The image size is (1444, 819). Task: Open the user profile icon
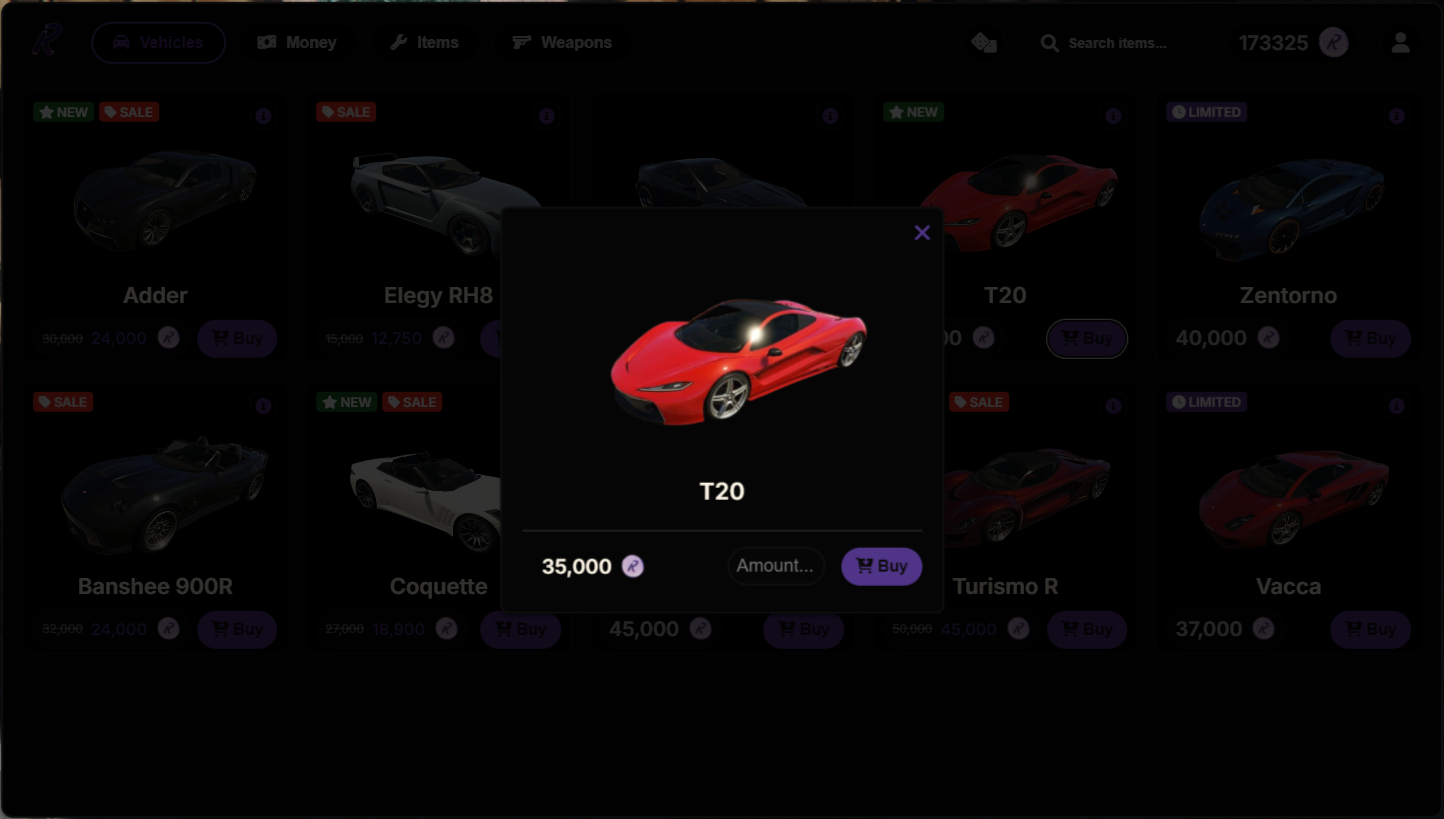pos(1400,43)
